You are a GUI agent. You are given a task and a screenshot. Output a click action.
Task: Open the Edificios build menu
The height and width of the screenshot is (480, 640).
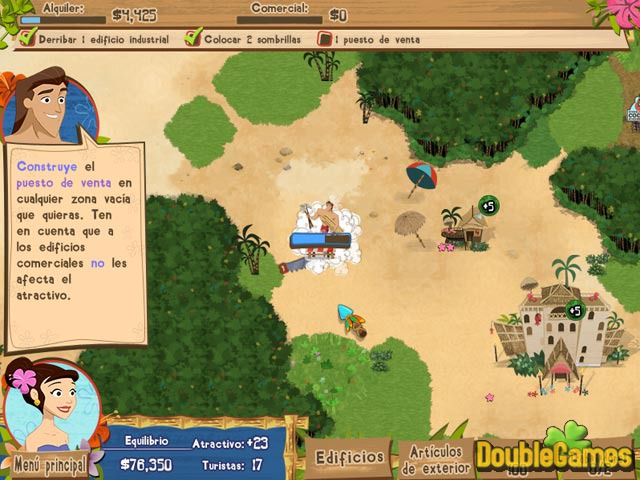(349, 457)
